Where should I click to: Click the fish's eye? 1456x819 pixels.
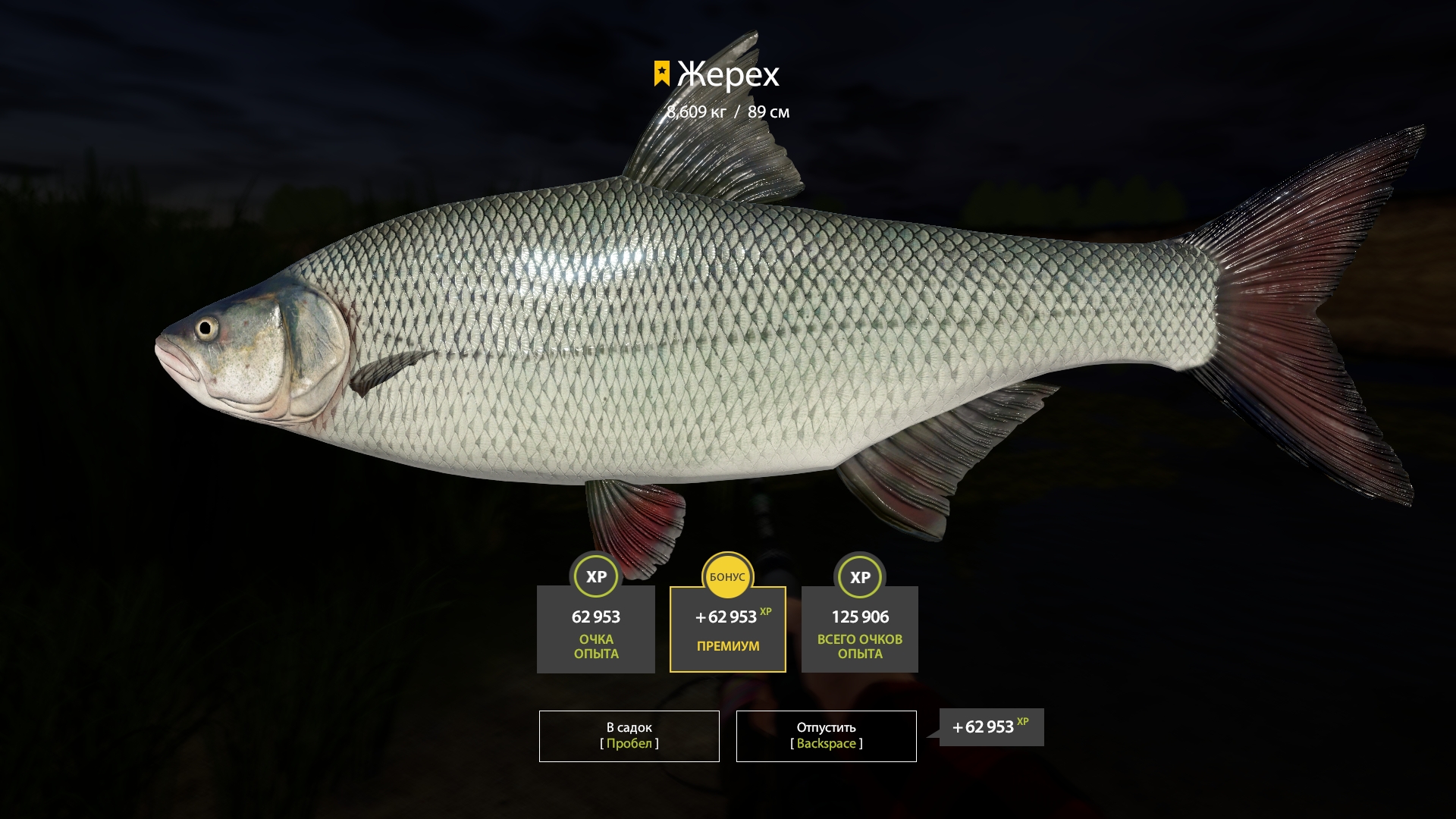click(206, 328)
